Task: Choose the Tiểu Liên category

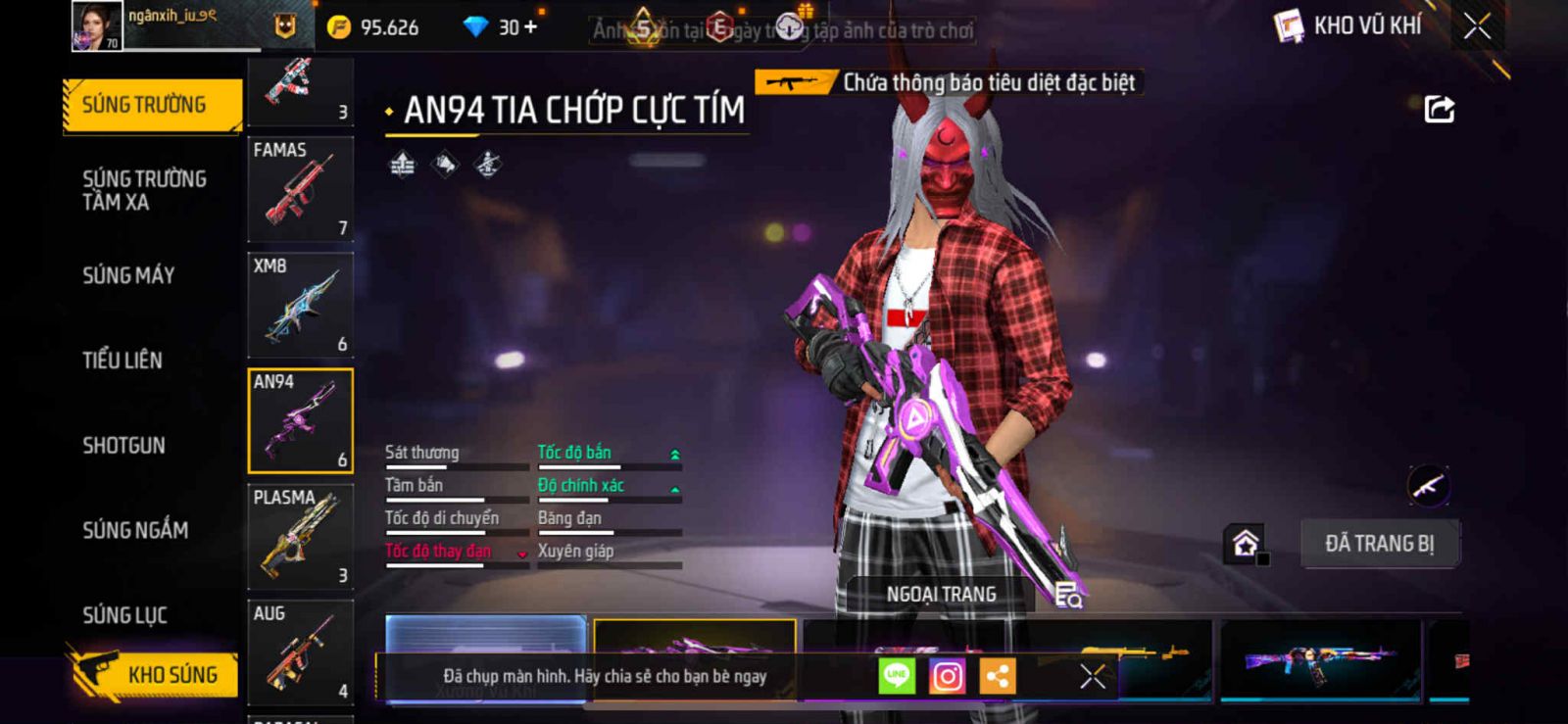Action: pos(122,361)
